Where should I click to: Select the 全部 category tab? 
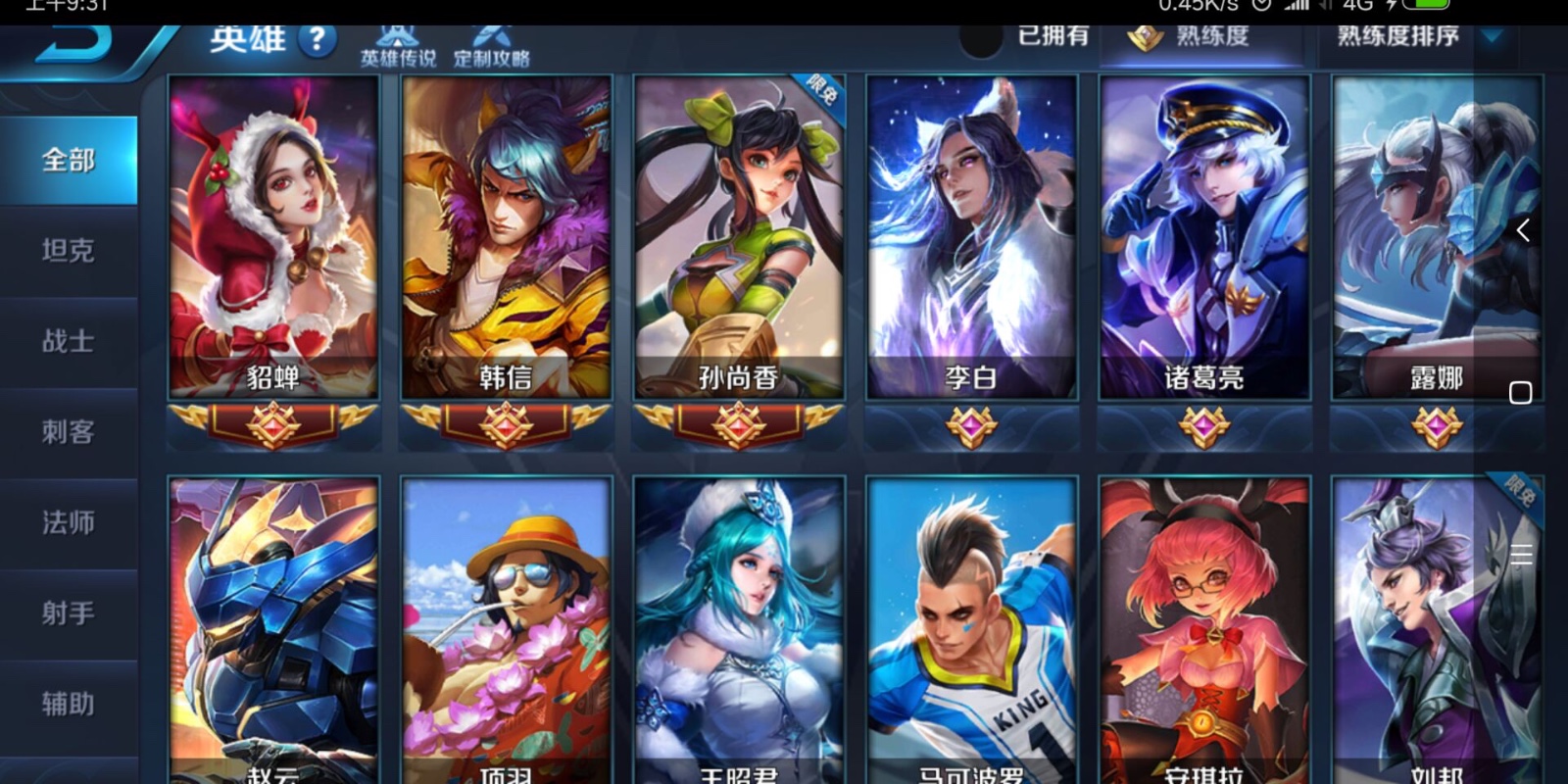tap(69, 161)
